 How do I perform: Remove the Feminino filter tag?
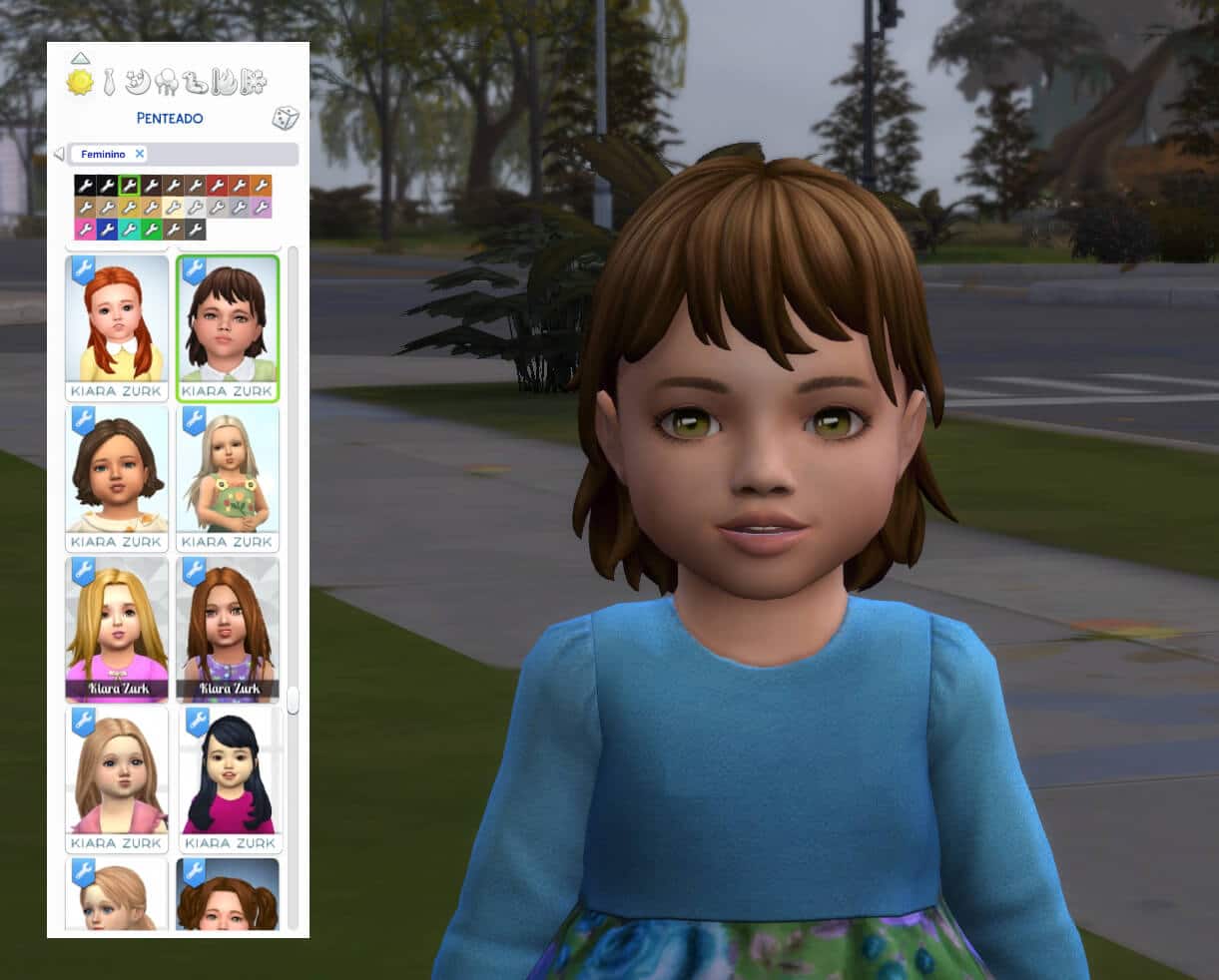pyautogui.click(x=140, y=154)
